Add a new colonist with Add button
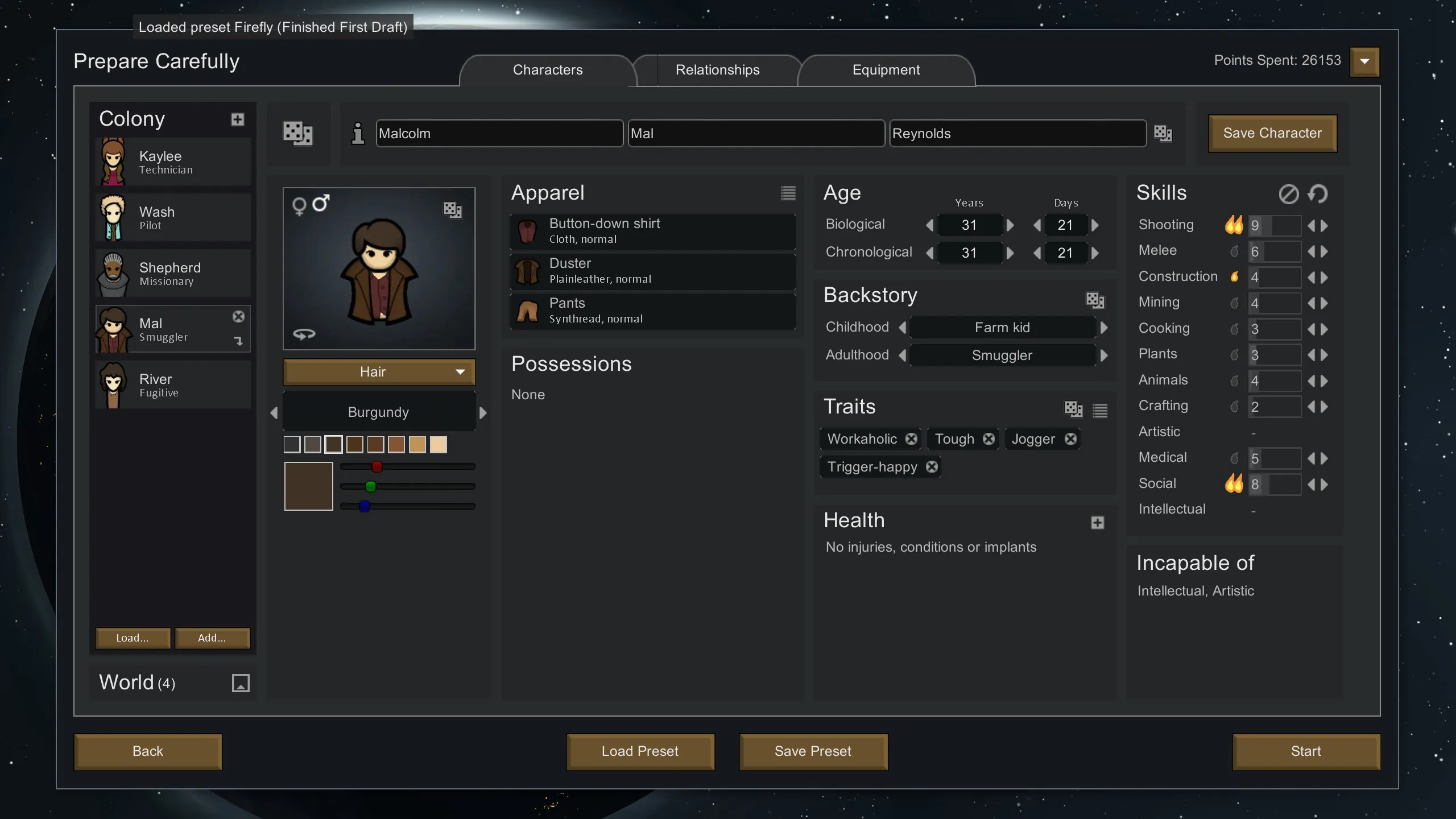The width and height of the screenshot is (1456, 819). point(212,638)
